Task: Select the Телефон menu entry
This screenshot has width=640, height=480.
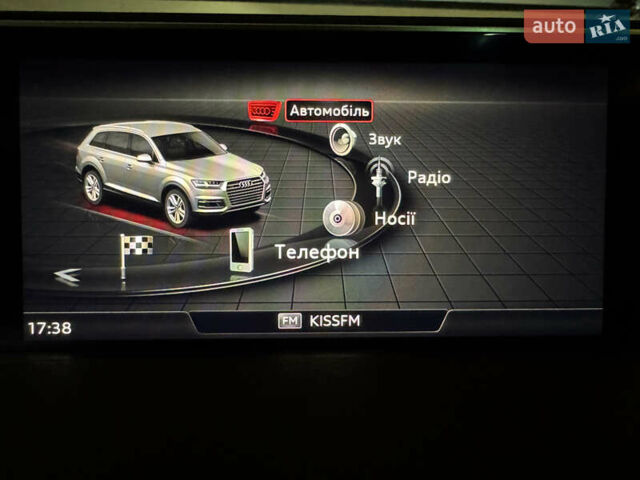Action: point(317,252)
